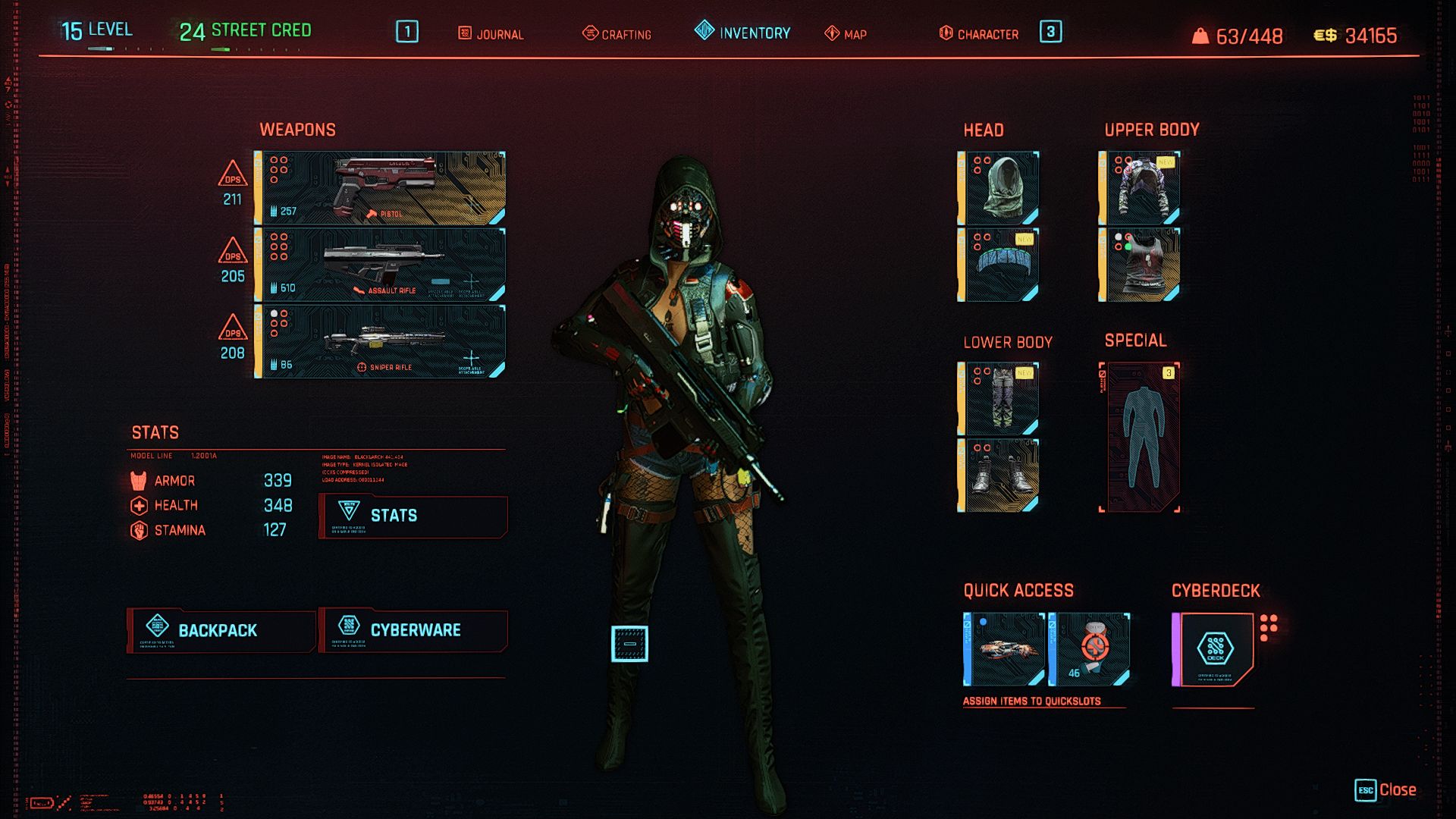Image resolution: width=1456 pixels, height=819 pixels.
Task: Open the Map tab
Action: coord(846,34)
